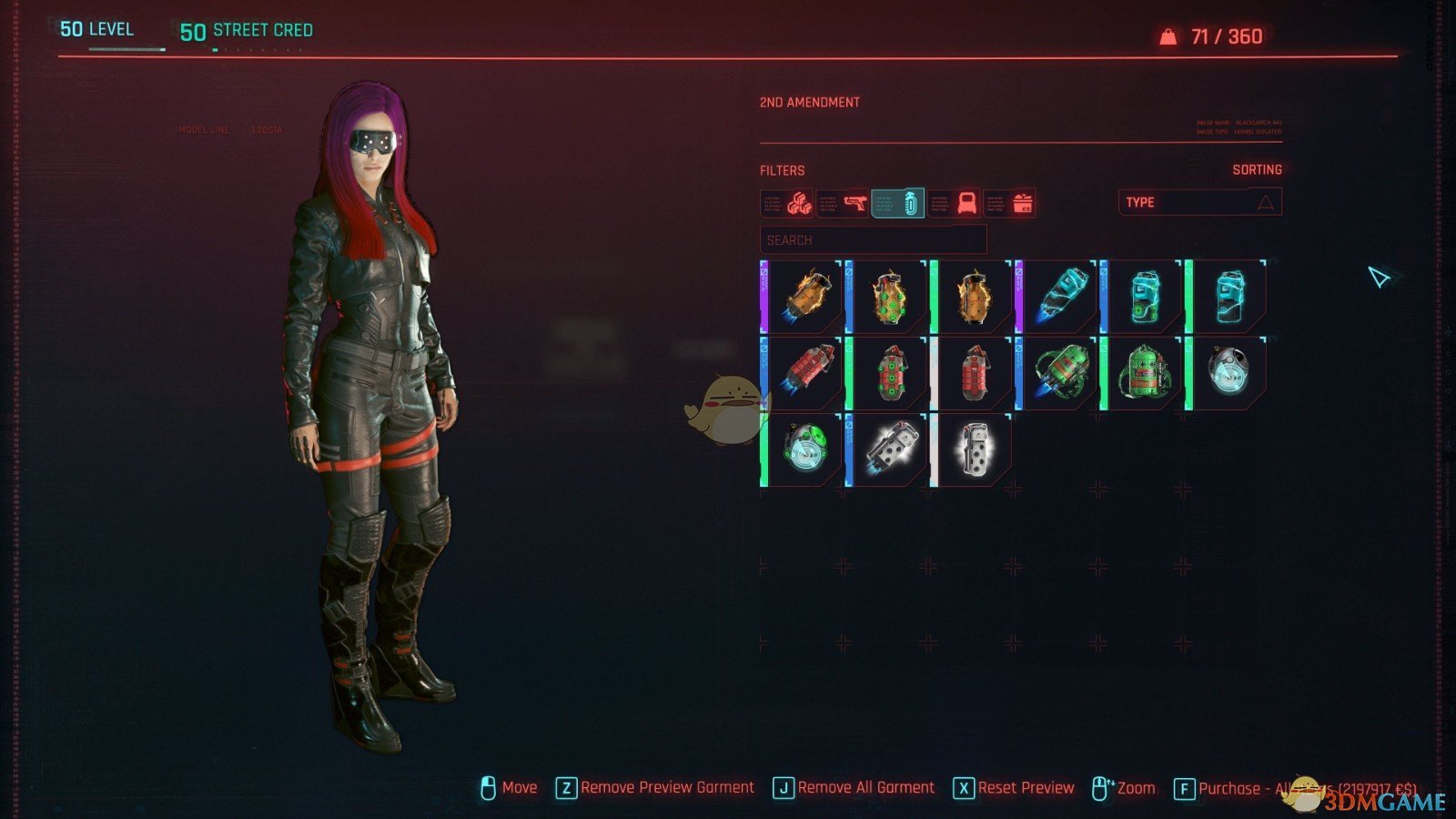This screenshot has height=819, width=1456.
Task: Choose the white-rarity glowing flashbang grenade
Action: [973, 450]
